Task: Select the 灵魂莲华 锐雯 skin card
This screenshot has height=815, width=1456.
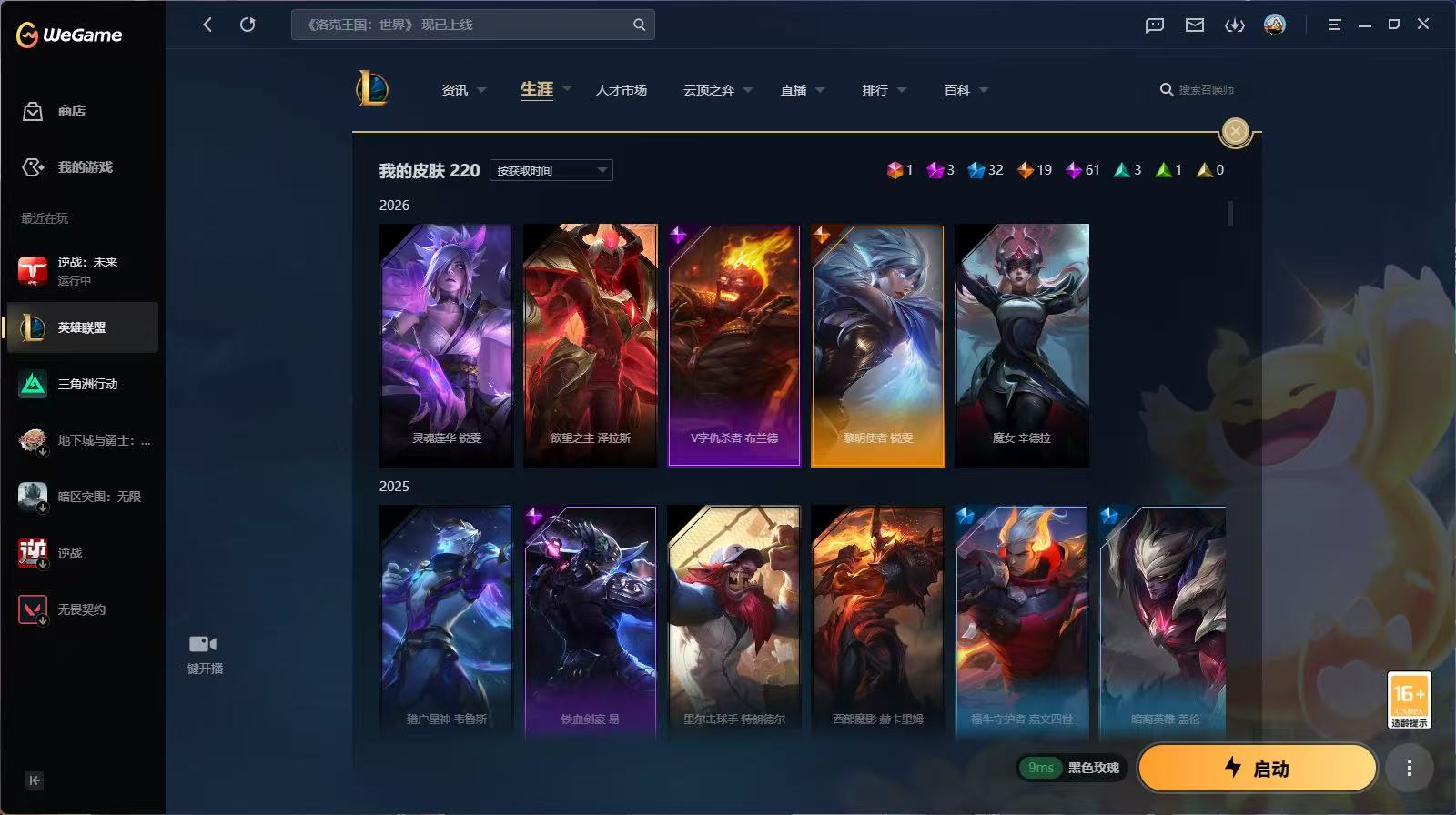Action: coord(446,346)
